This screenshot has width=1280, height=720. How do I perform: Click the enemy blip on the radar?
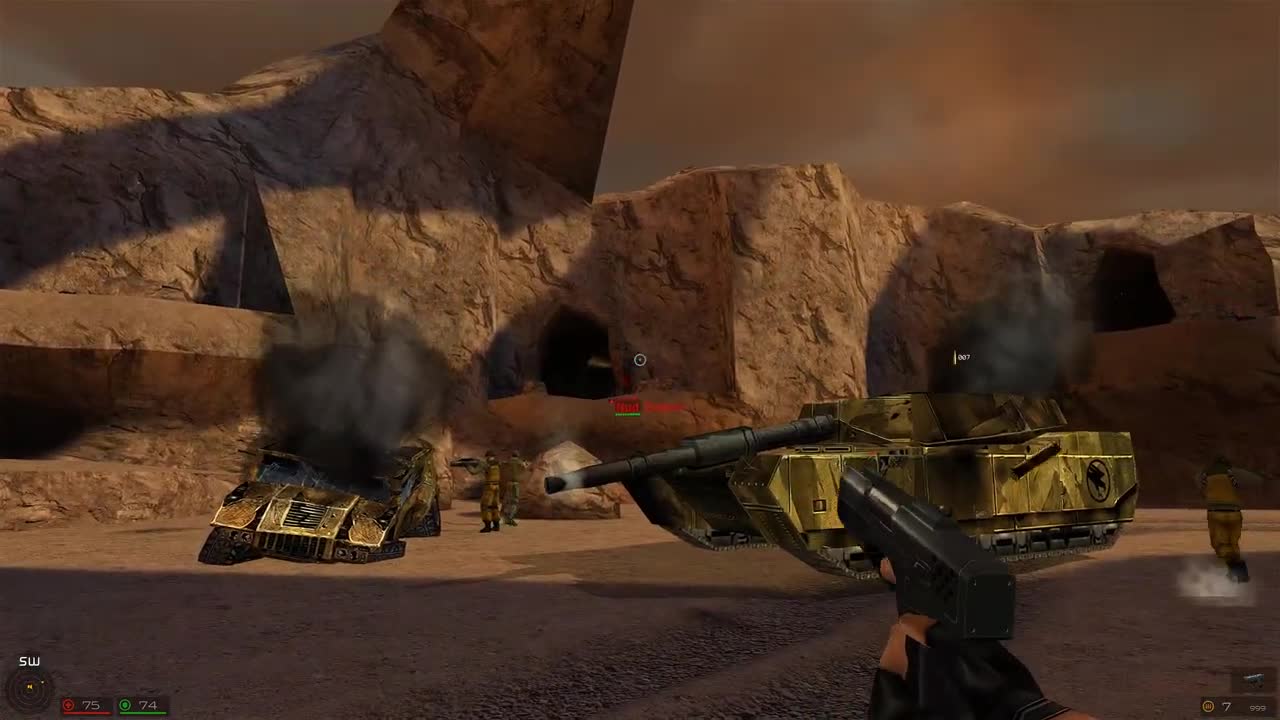coord(42,681)
